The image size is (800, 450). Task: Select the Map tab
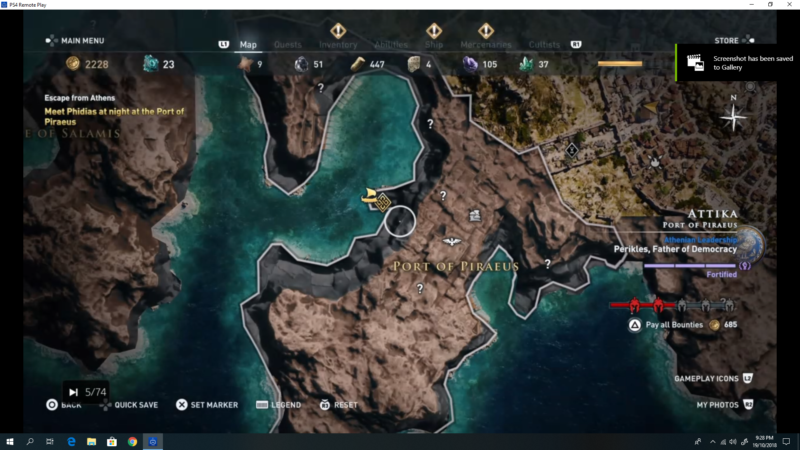point(249,45)
